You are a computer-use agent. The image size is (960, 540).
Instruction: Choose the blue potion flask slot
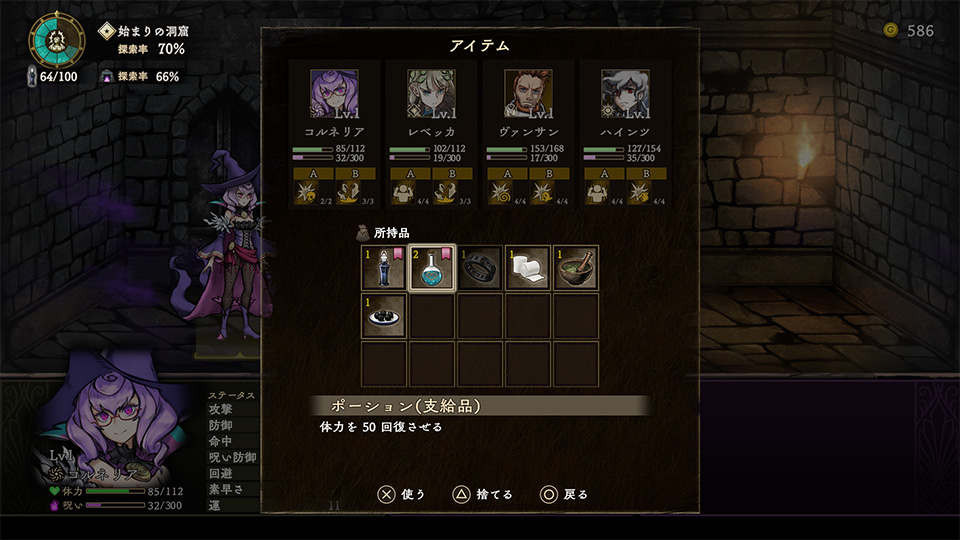[432, 268]
